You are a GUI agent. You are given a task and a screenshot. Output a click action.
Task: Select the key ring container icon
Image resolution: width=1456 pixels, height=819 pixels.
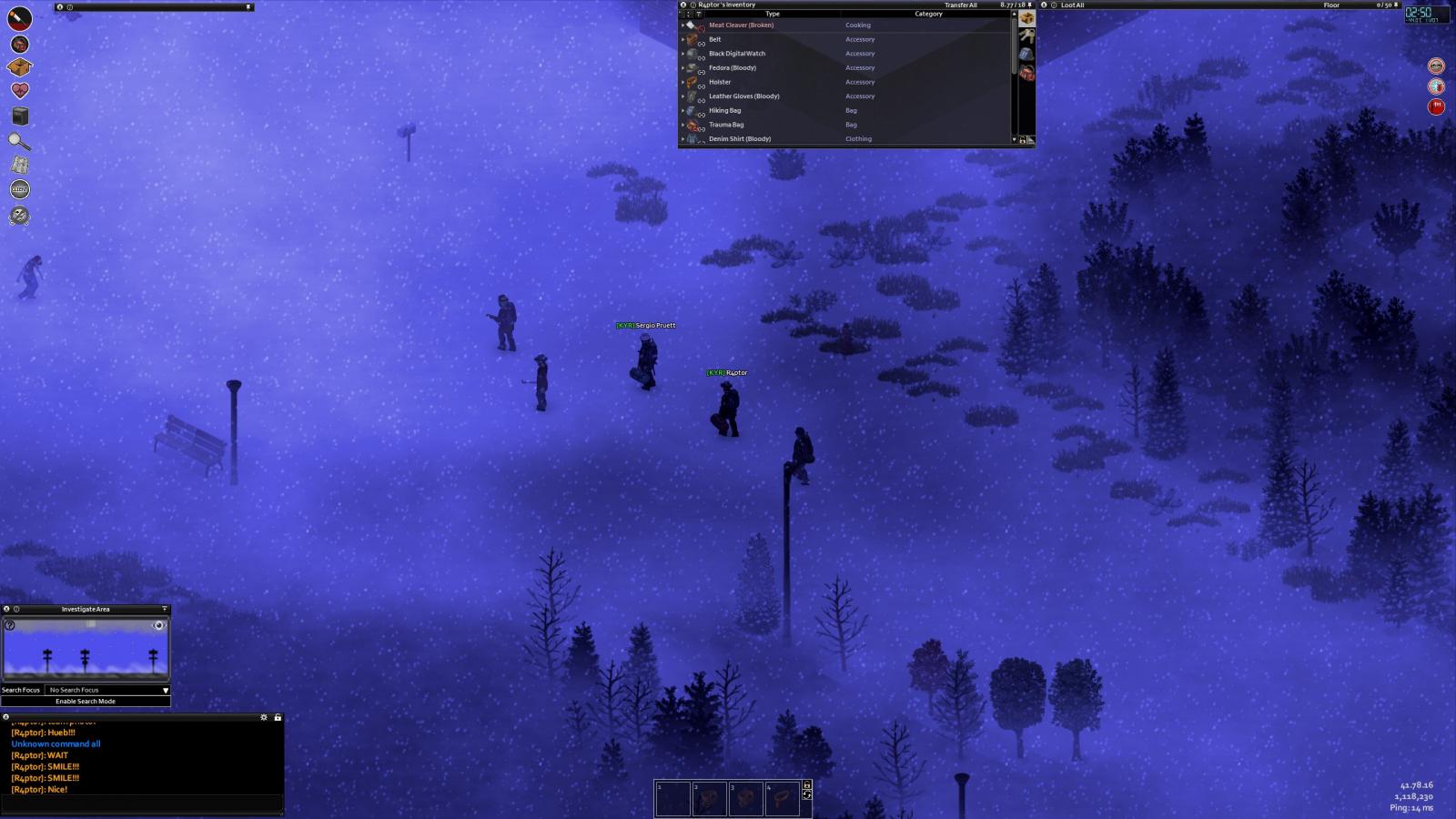pos(1026,36)
